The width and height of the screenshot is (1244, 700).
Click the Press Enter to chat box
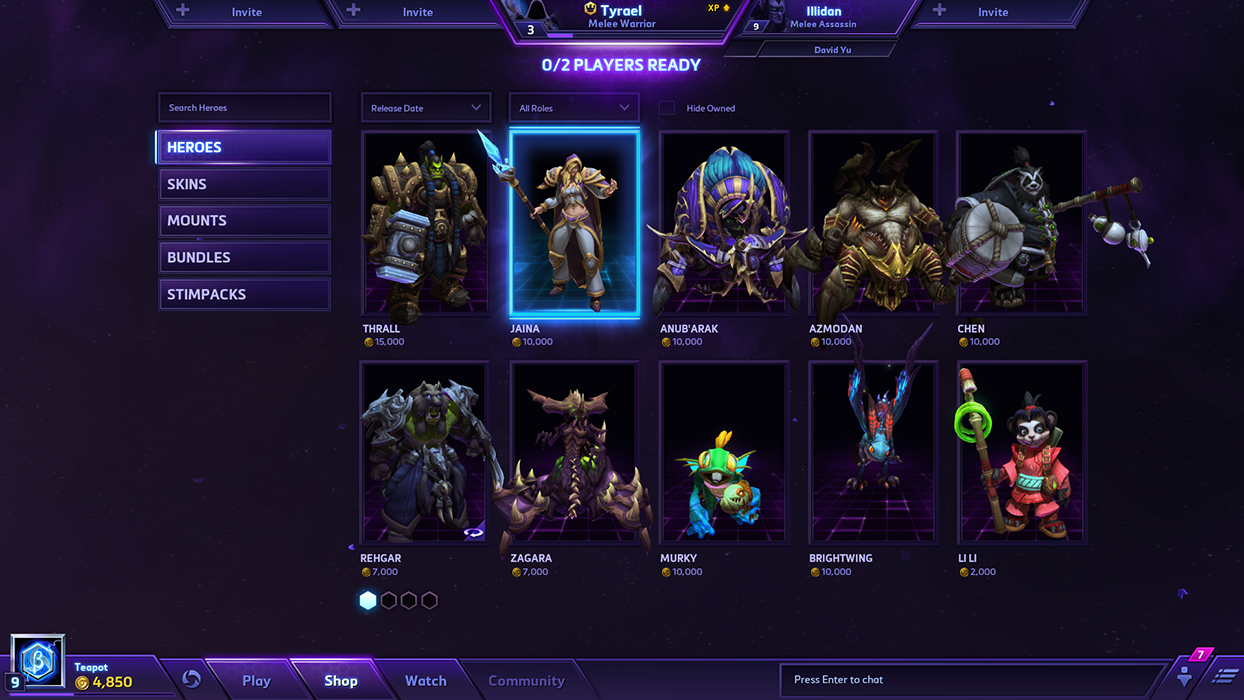(x=970, y=680)
